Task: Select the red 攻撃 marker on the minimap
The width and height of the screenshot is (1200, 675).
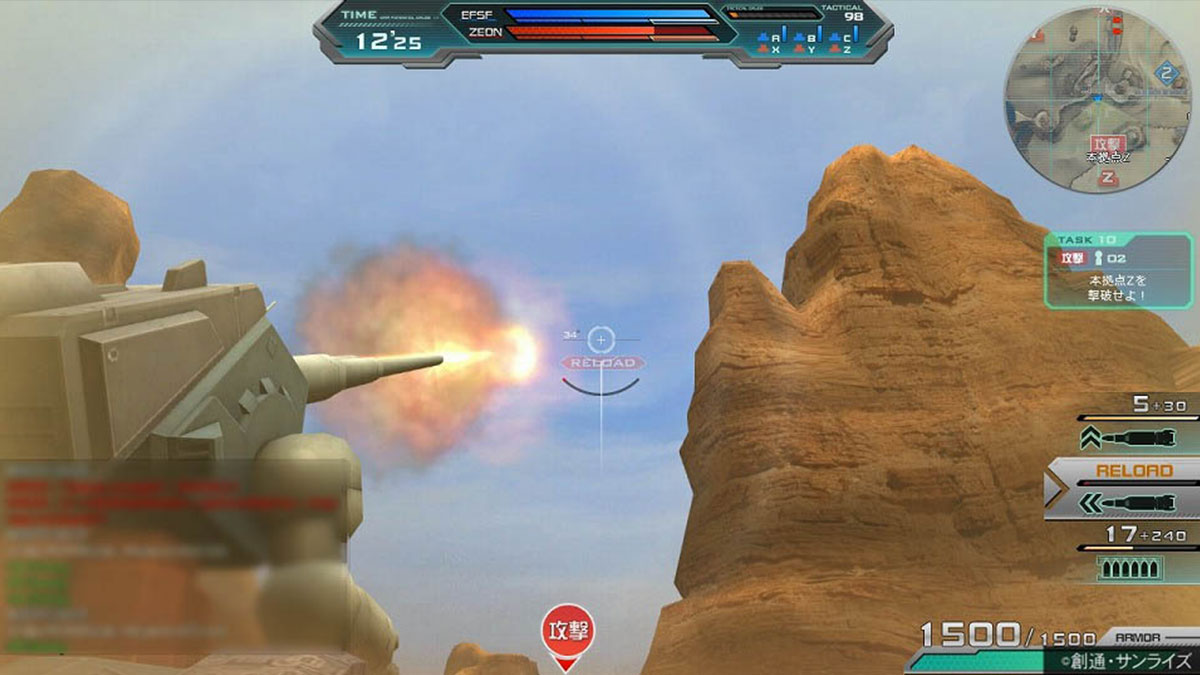Action: tap(1108, 144)
